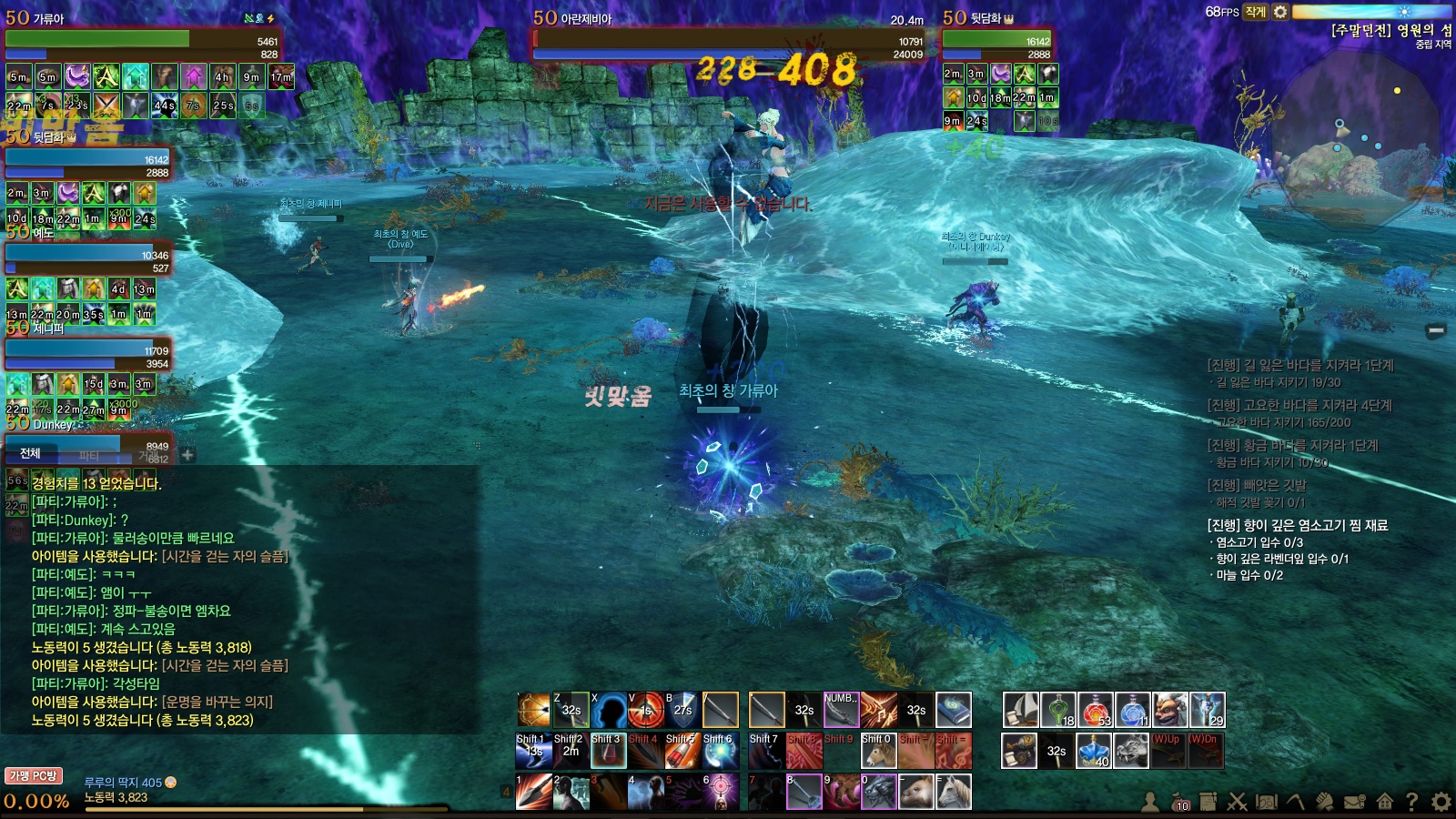Use the red potion with count 53

[1095, 710]
